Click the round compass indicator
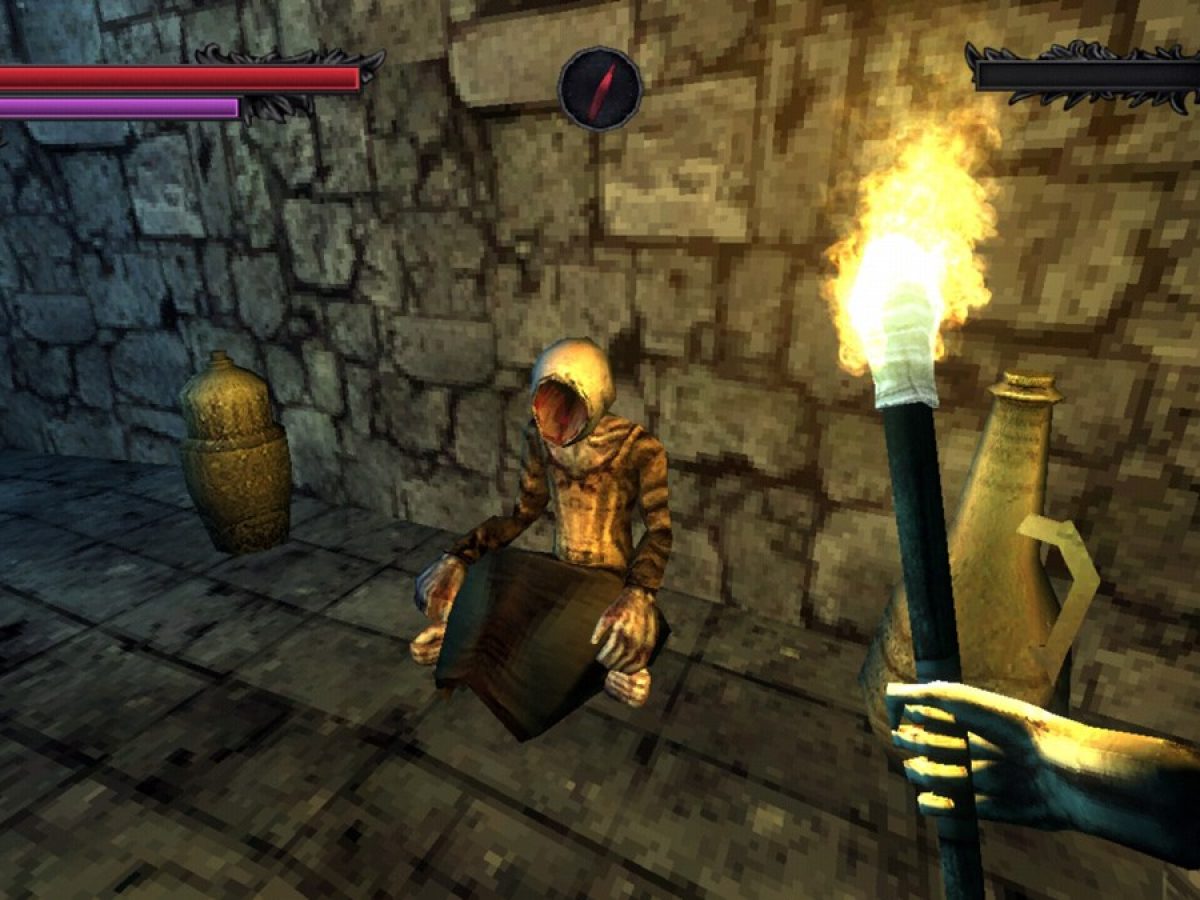The height and width of the screenshot is (900, 1200). click(600, 89)
